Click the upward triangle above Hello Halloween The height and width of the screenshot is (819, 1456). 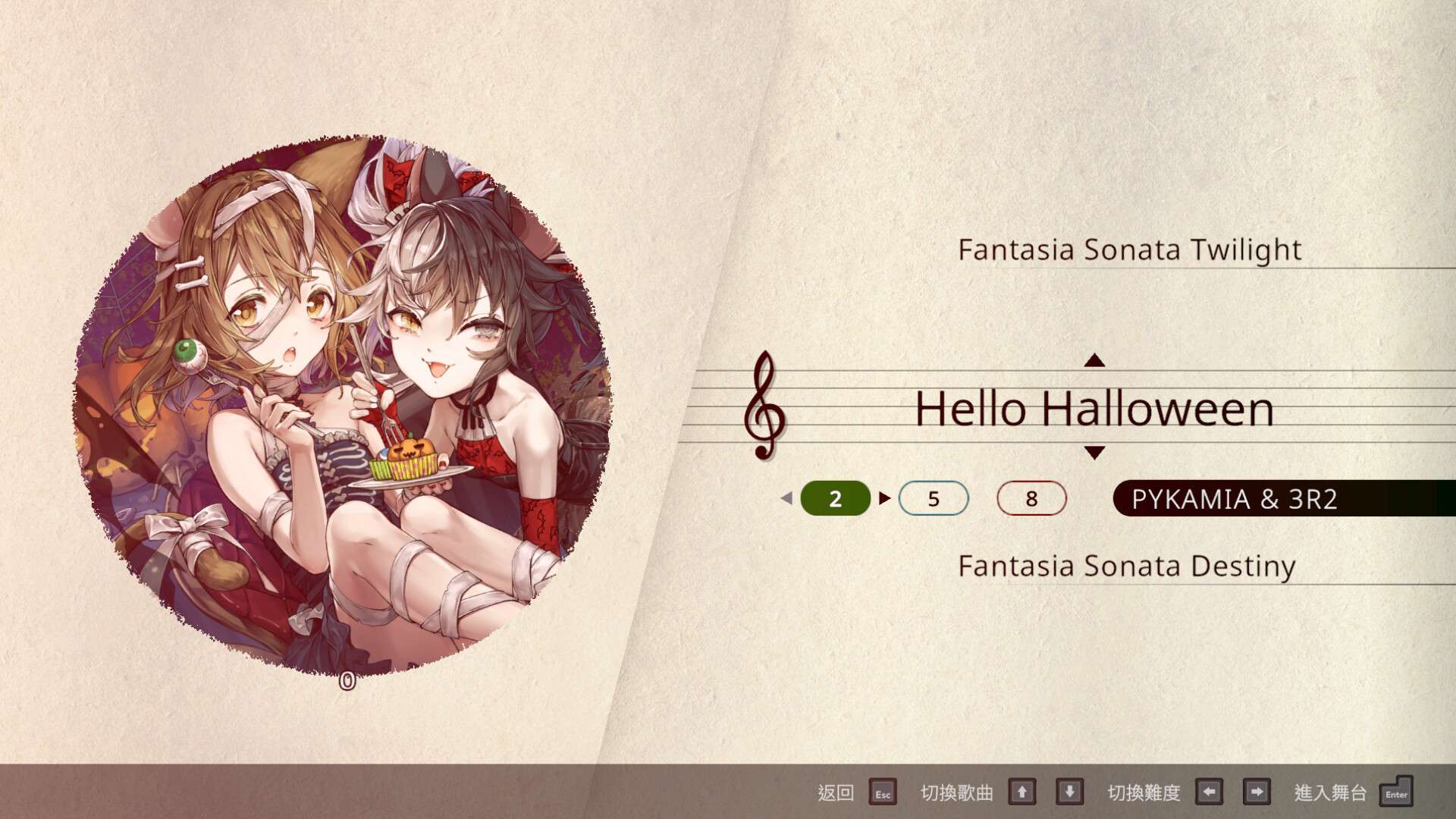(1094, 362)
